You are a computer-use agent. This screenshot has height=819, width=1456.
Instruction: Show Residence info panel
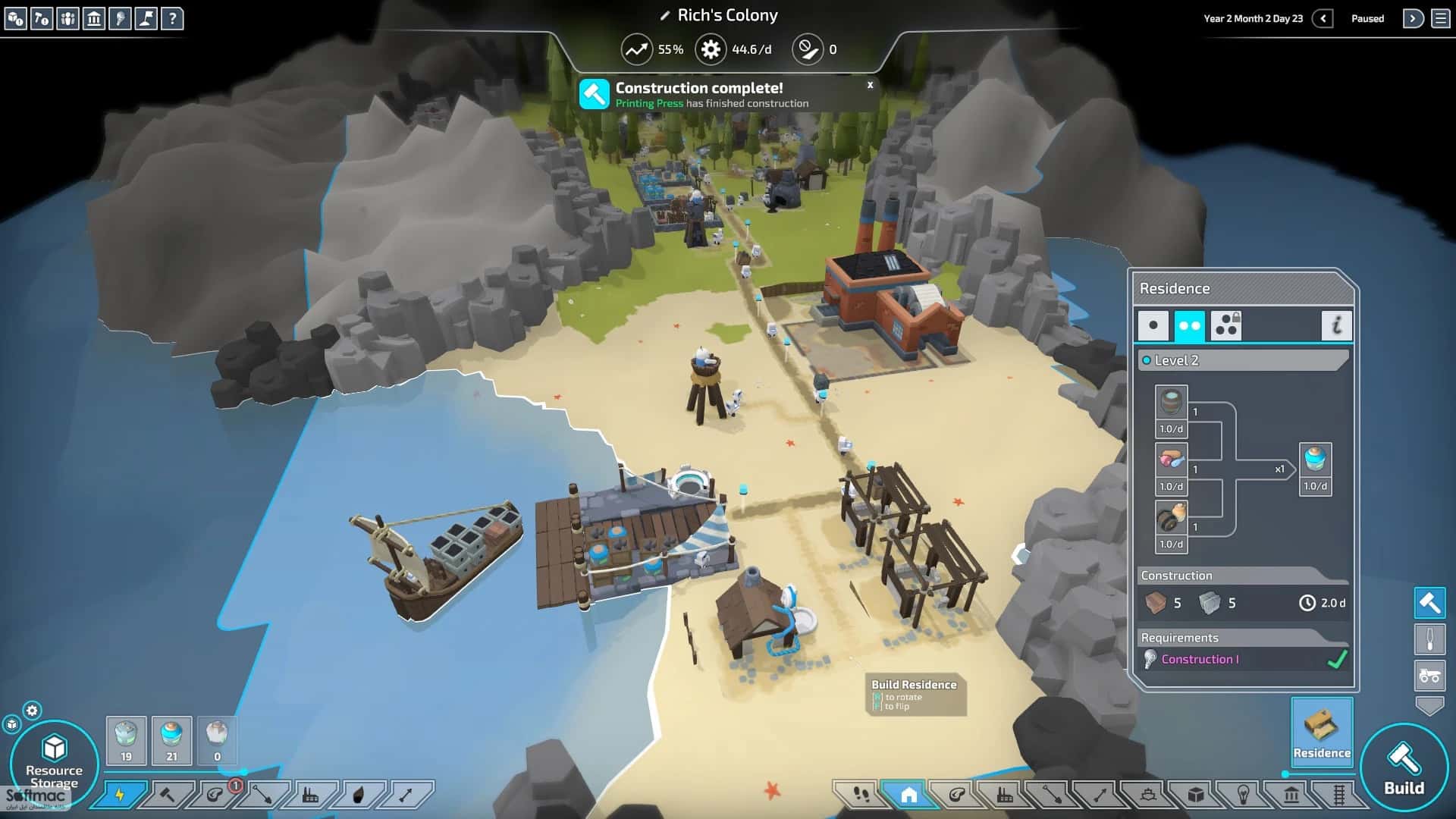(x=1336, y=325)
